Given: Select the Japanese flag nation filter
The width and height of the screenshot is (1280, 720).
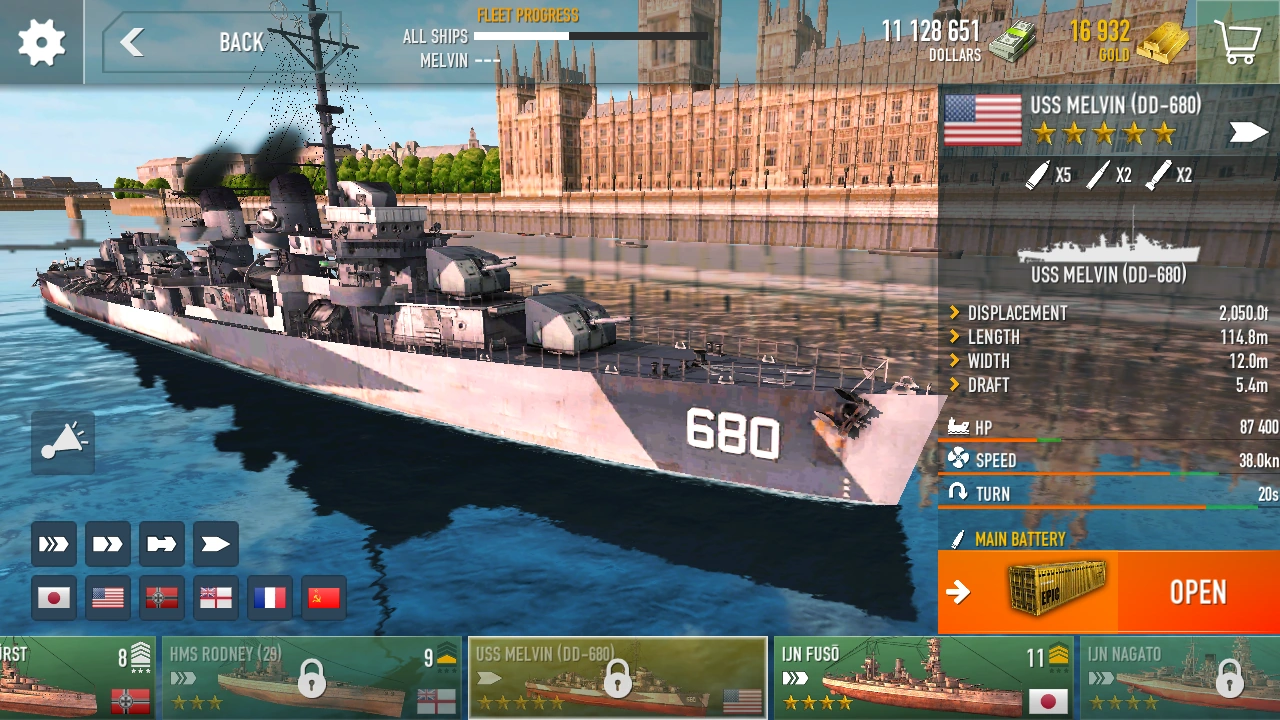Looking at the screenshot, I should tap(54, 597).
